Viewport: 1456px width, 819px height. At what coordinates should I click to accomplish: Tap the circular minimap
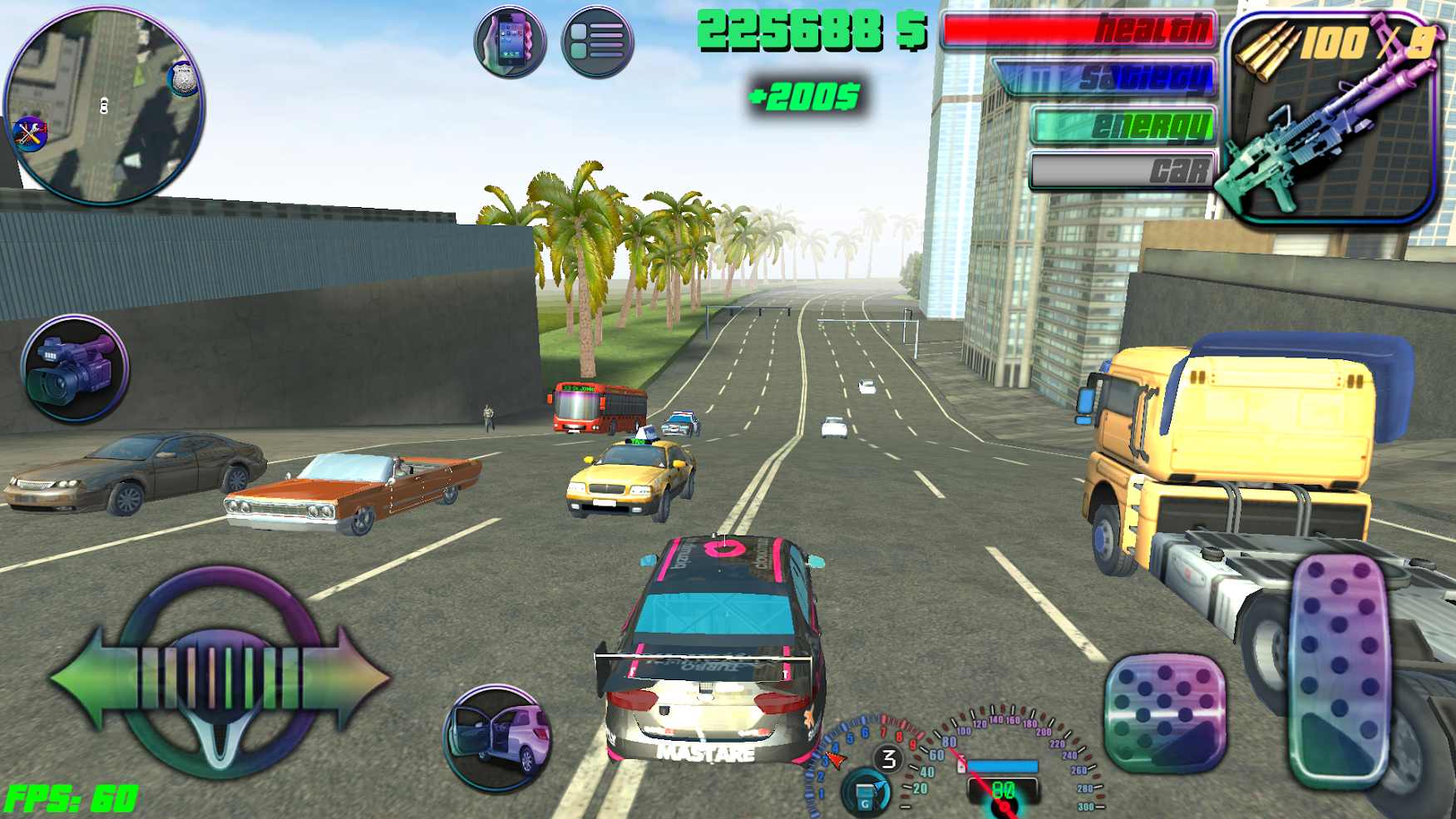103,106
